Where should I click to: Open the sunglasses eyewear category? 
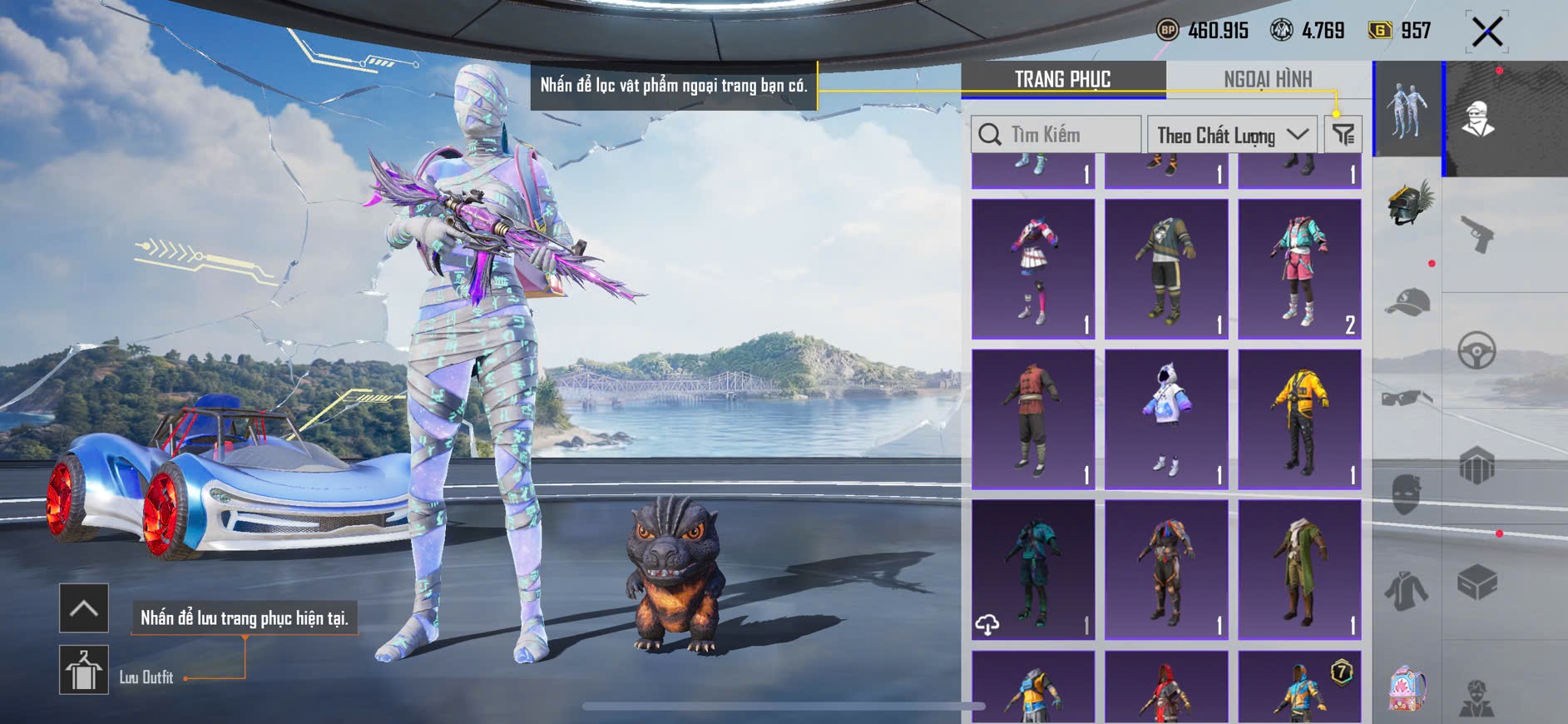click(x=1407, y=399)
